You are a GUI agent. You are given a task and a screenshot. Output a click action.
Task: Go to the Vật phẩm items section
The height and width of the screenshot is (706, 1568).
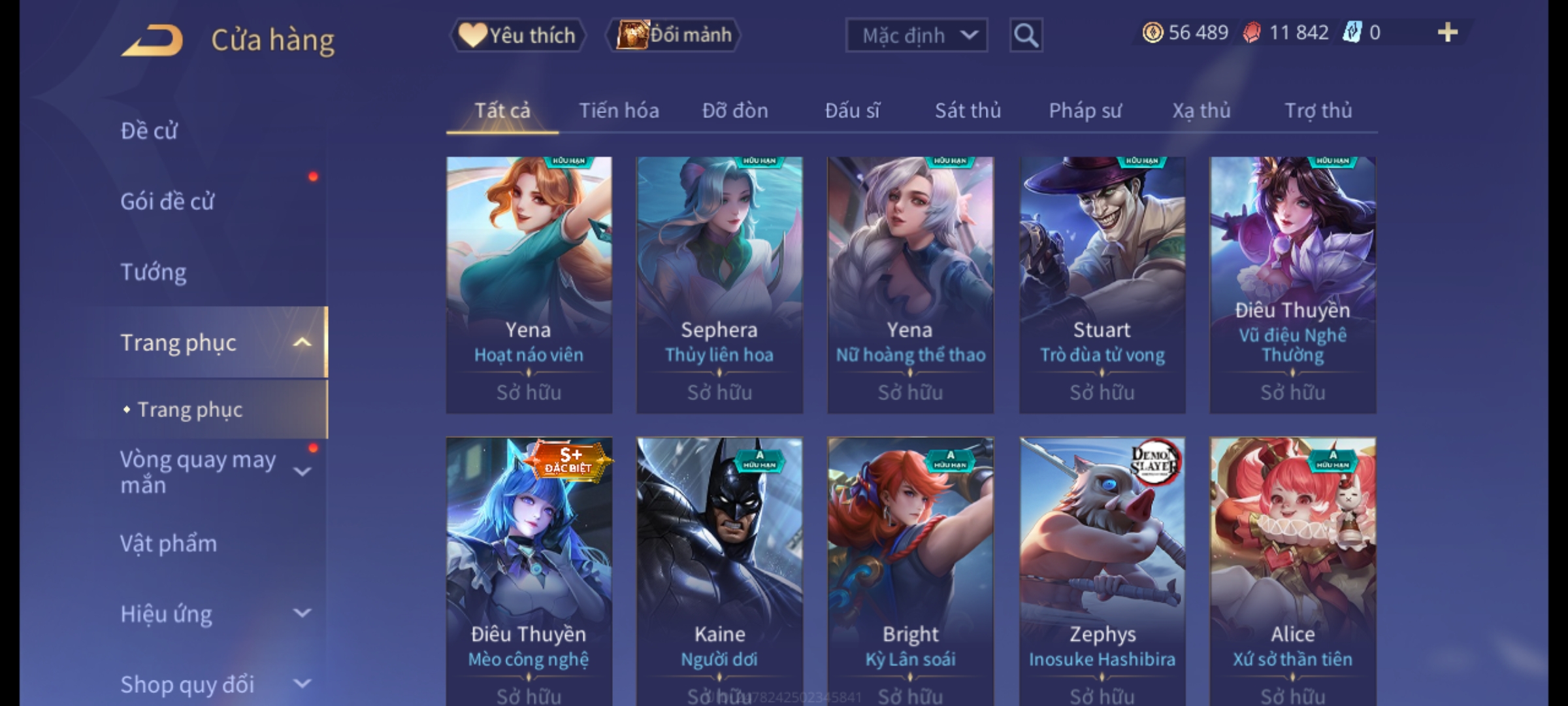[x=169, y=544]
